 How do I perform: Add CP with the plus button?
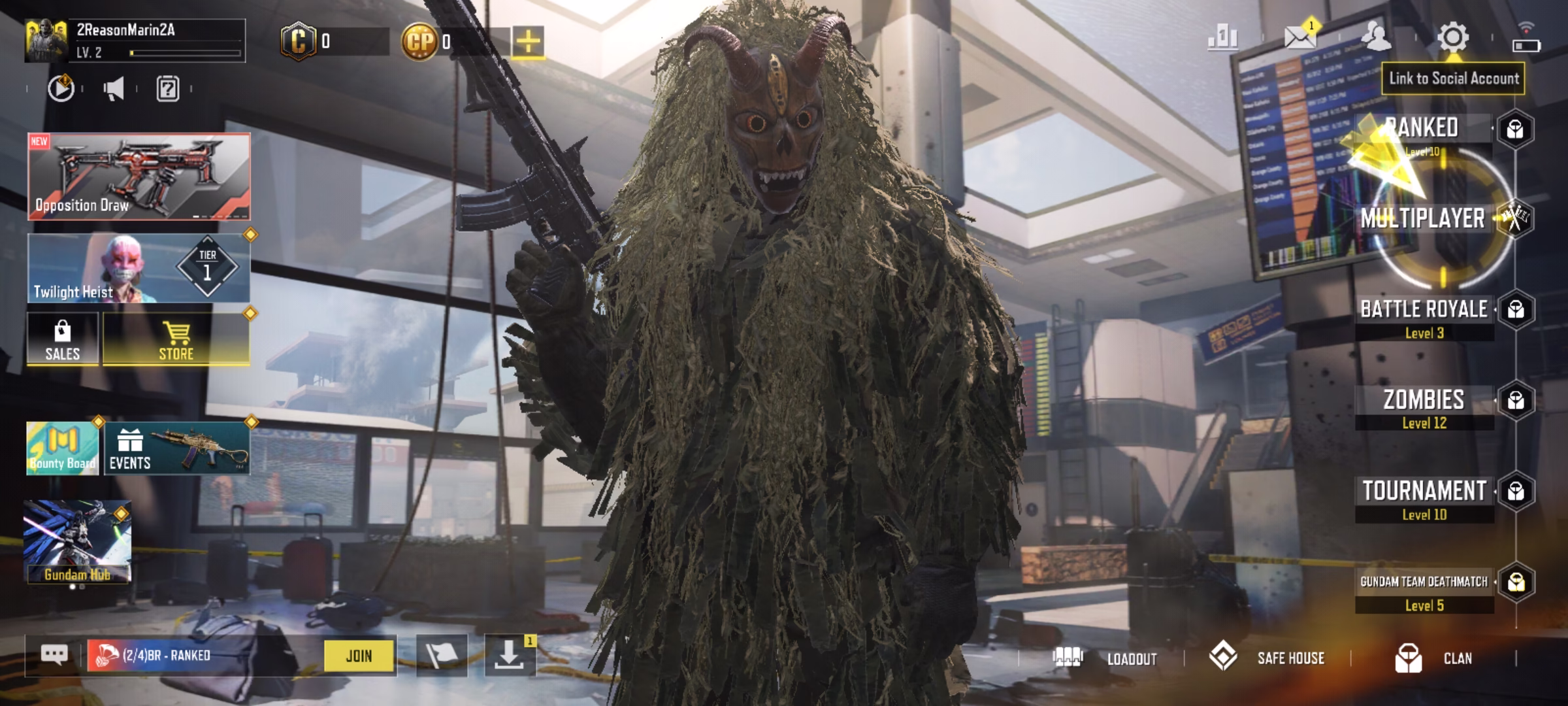tap(528, 42)
